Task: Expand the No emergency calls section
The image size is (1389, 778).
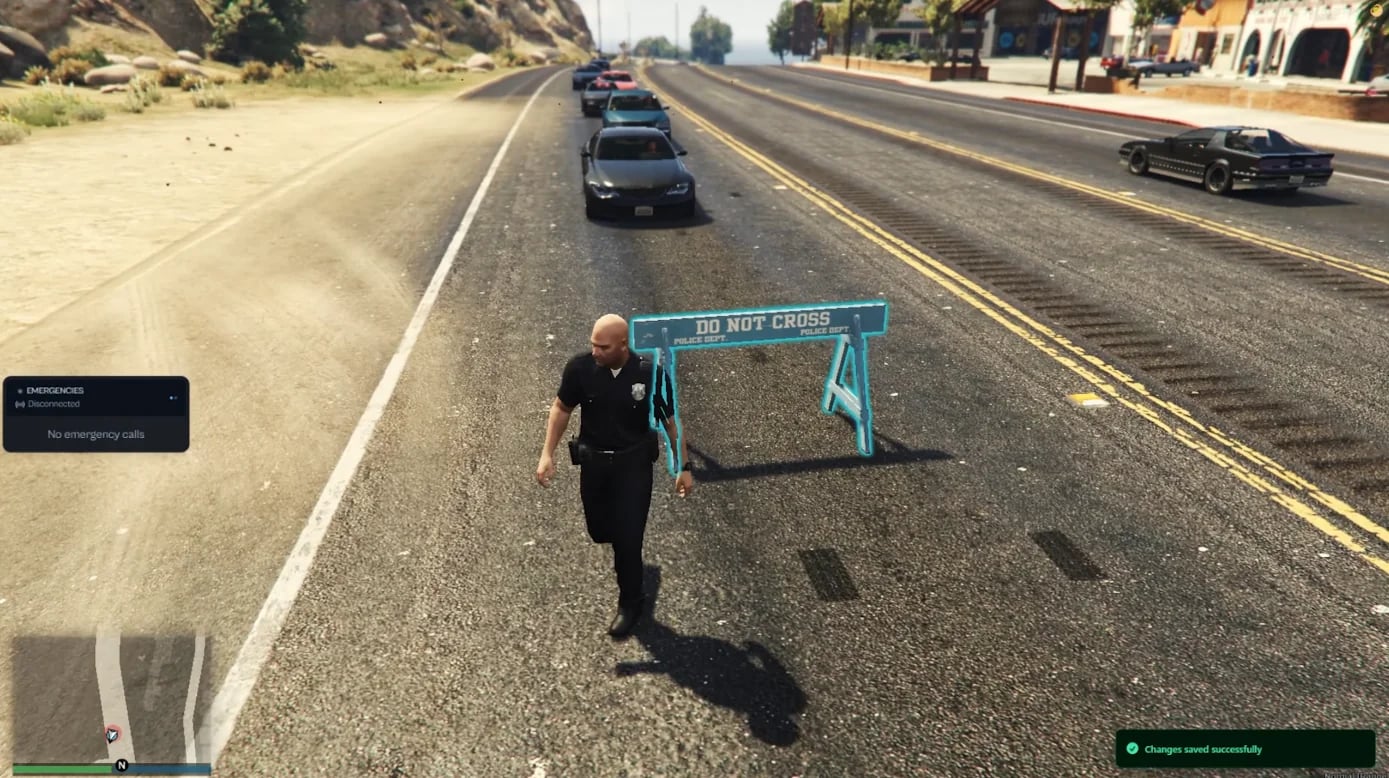Action: pyautogui.click(x=97, y=433)
